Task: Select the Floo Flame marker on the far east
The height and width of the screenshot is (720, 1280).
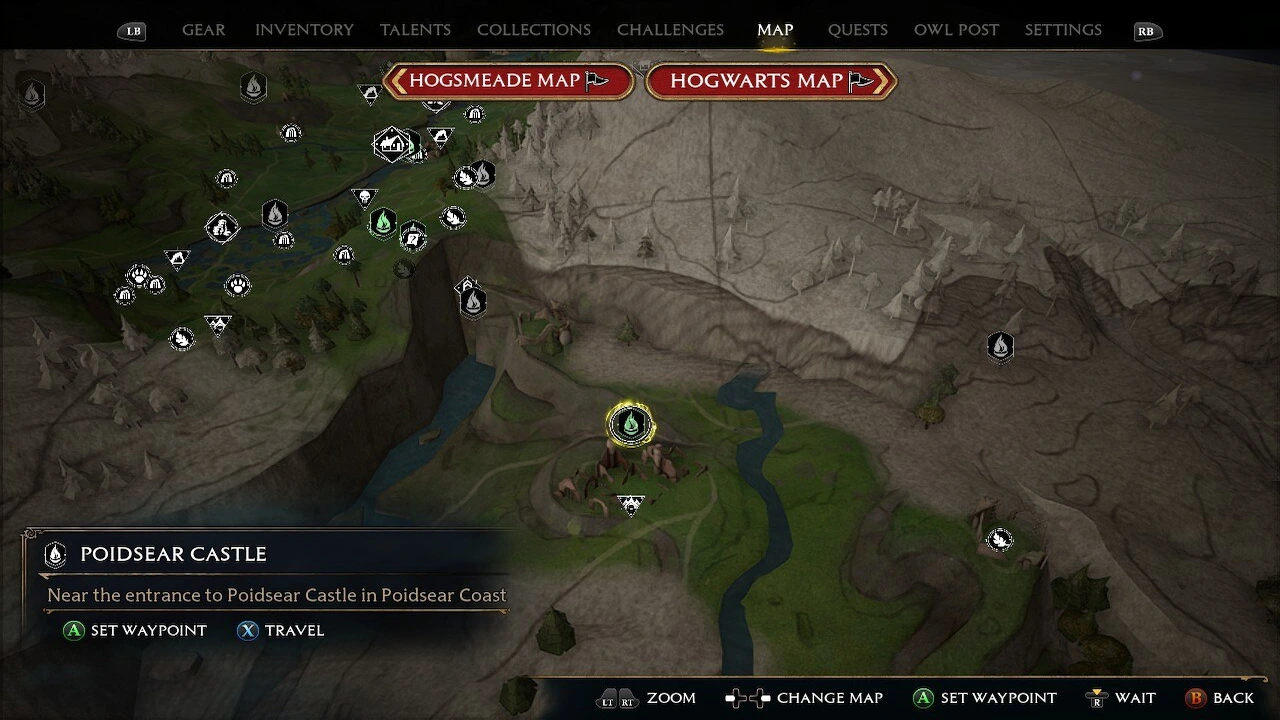Action: pyautogui.click(x=1000, y=347)
